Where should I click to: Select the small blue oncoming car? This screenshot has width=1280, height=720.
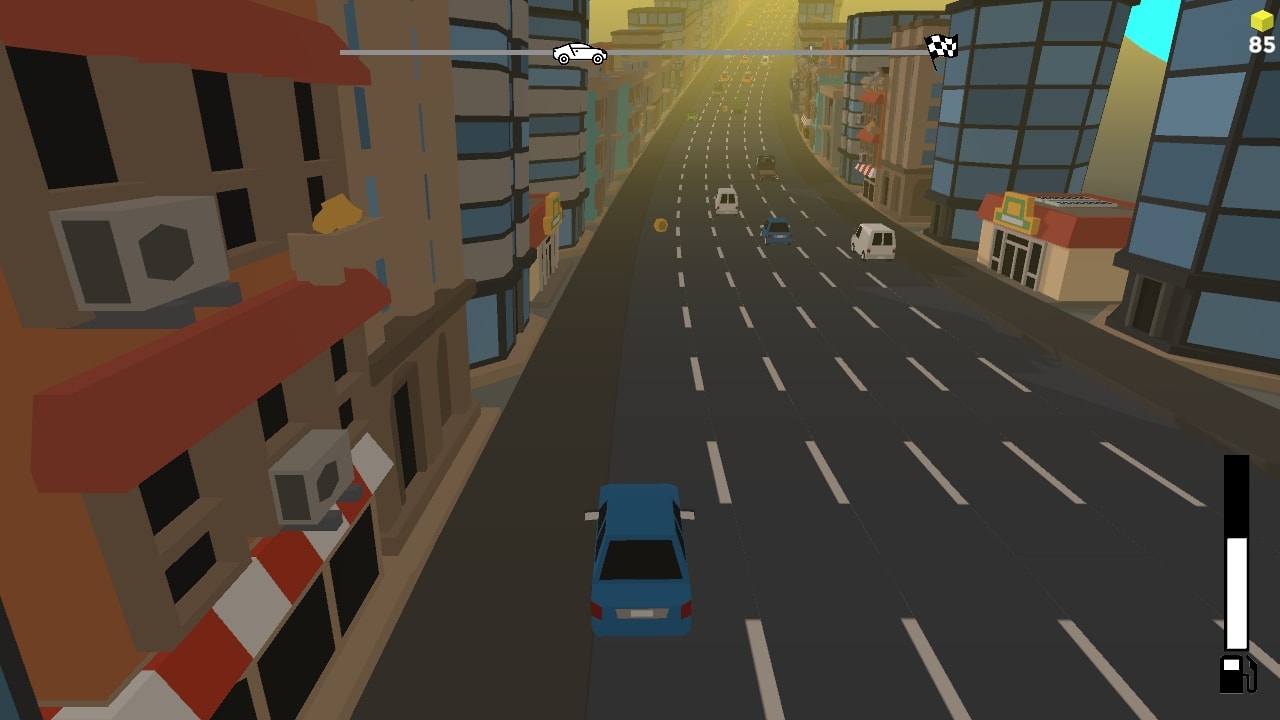coord(777,232)
